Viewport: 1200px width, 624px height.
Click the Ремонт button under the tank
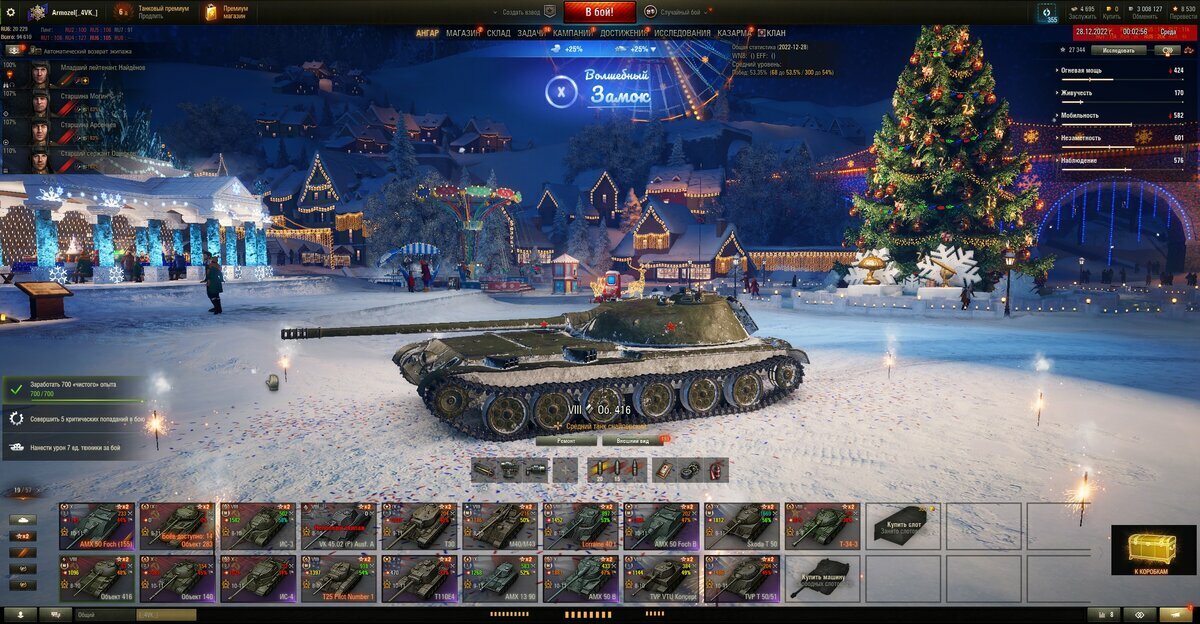tap(565, 440)
